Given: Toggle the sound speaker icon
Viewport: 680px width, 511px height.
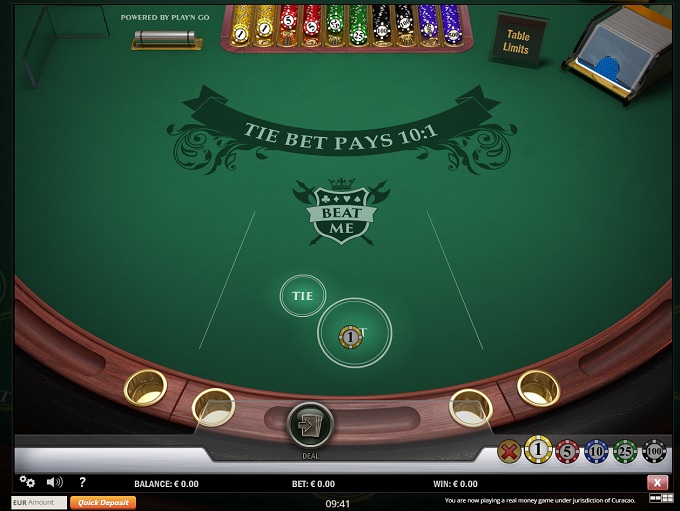Looking at the screenshot, I should tap(54, 482).
